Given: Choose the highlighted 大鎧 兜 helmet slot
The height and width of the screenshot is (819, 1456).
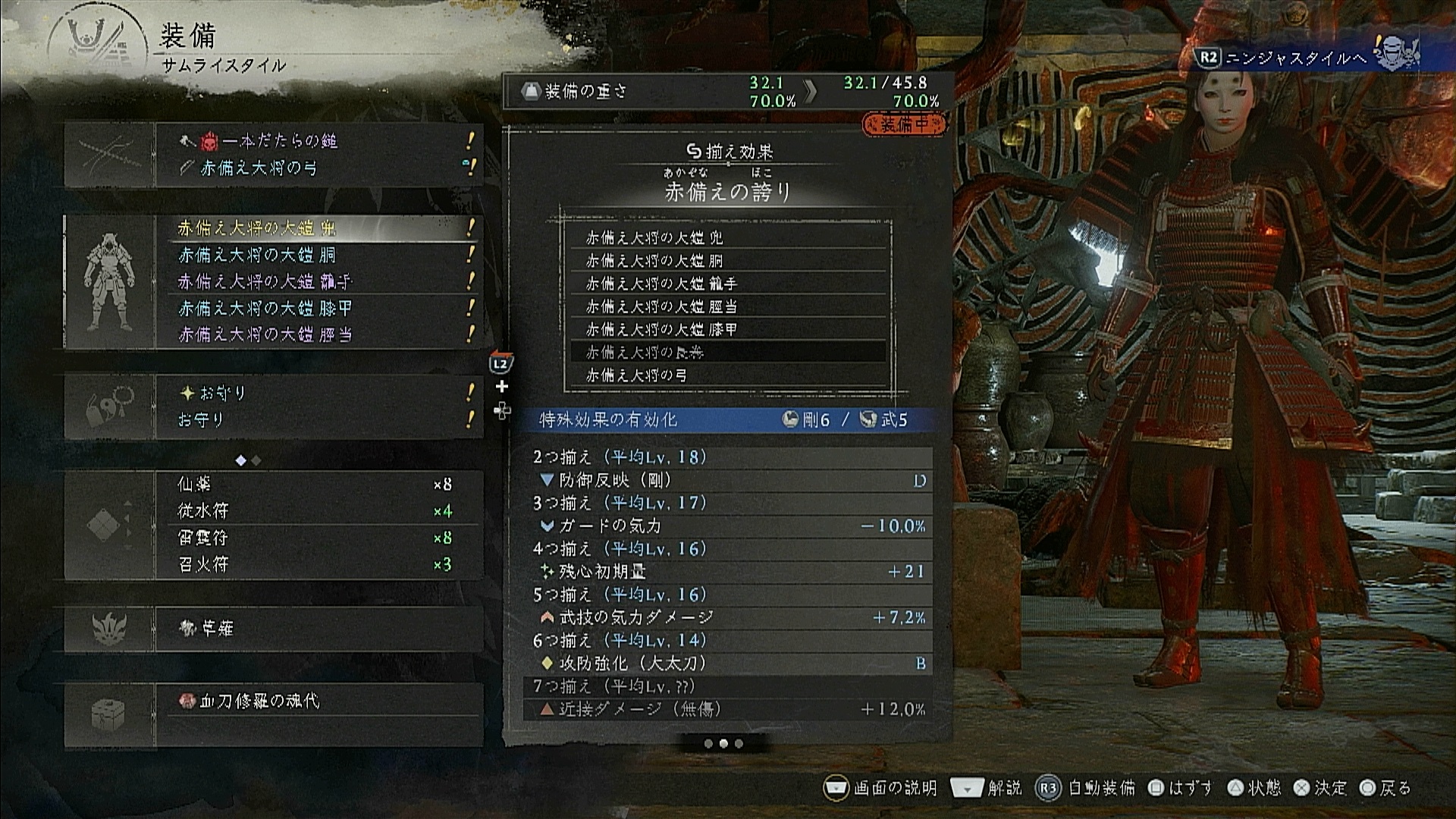Looking at the screenshot, I should pyautogui.click(x=318, y=227).
